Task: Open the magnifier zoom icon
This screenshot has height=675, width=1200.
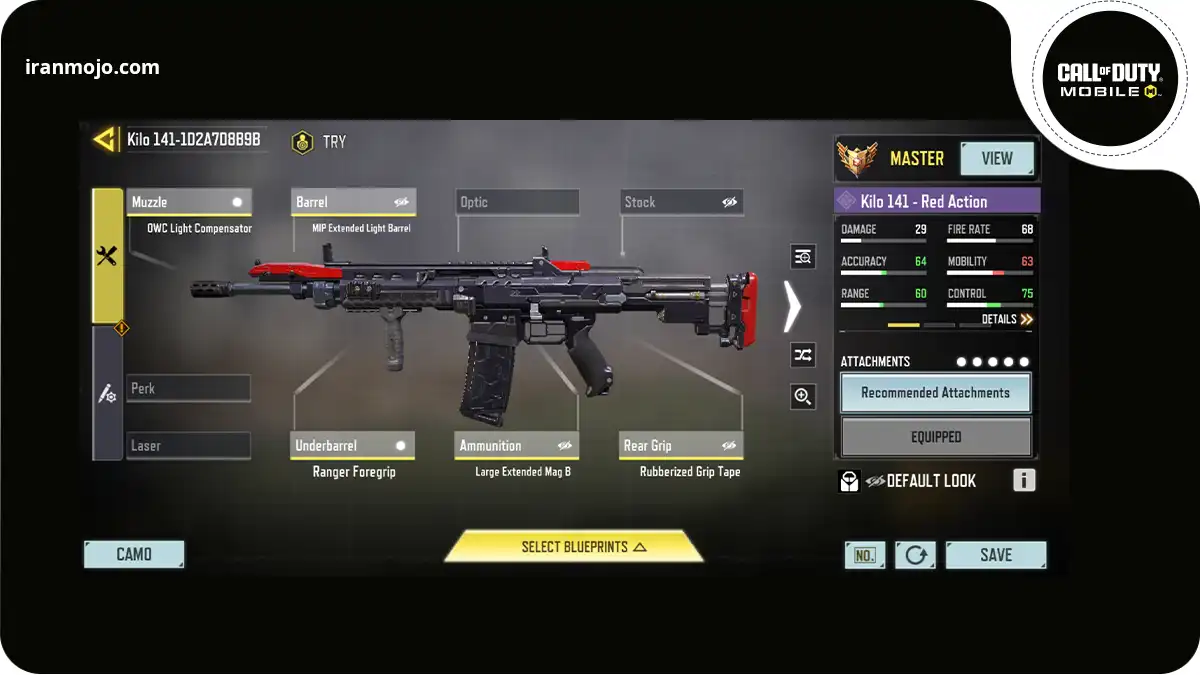Action: click(x=802, y=397)
